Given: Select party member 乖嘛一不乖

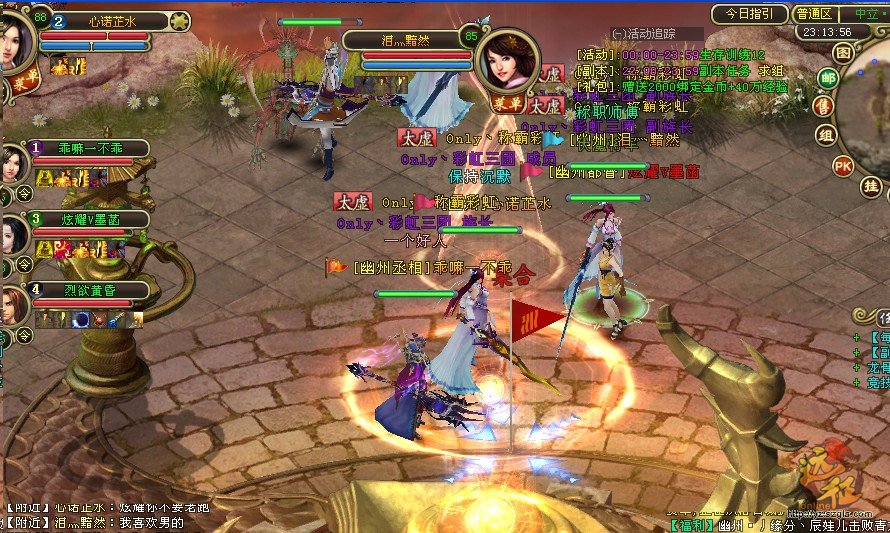Looking at the screenshot, I should coord(88,148).
